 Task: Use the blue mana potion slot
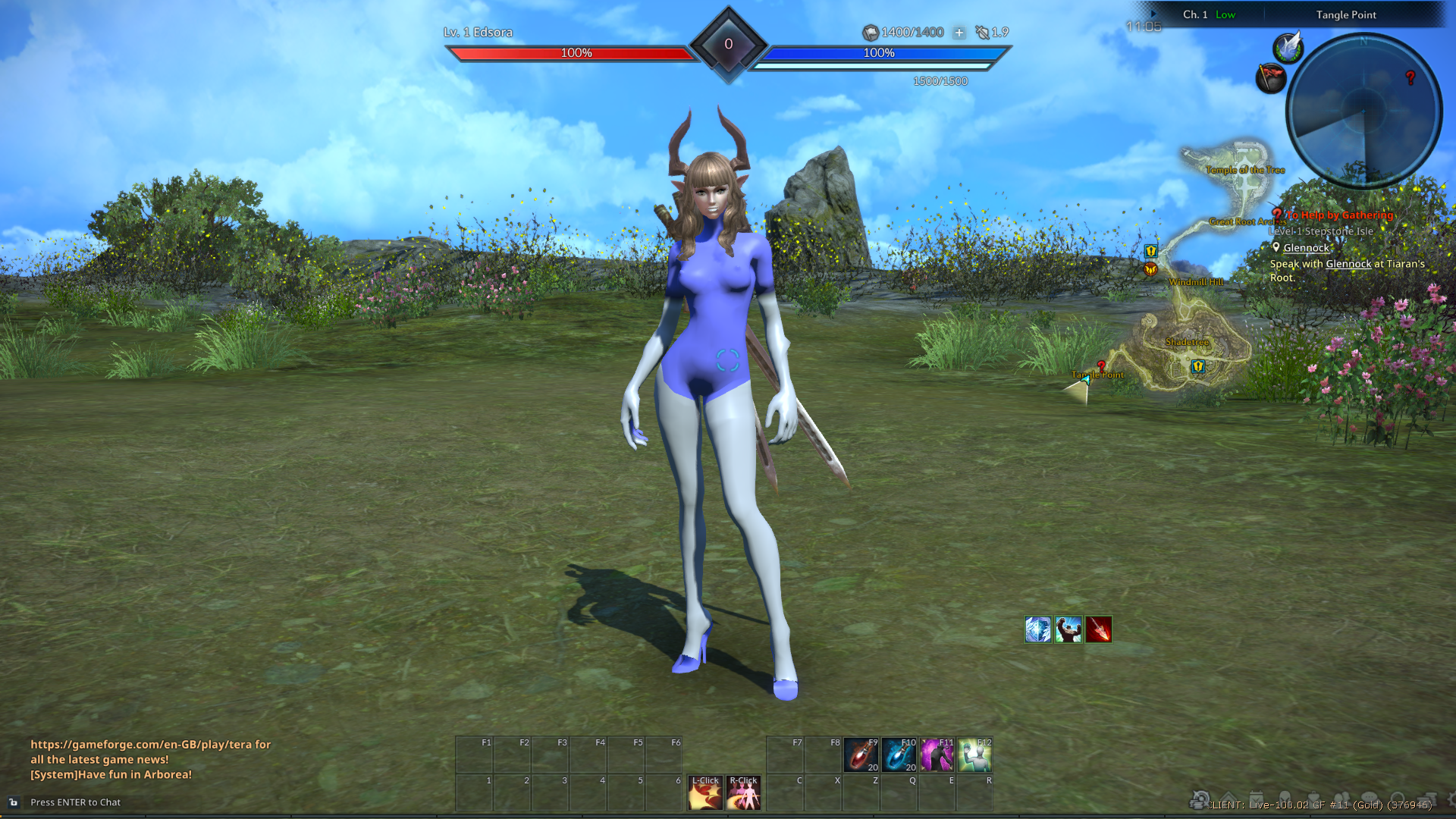[899, 755]
